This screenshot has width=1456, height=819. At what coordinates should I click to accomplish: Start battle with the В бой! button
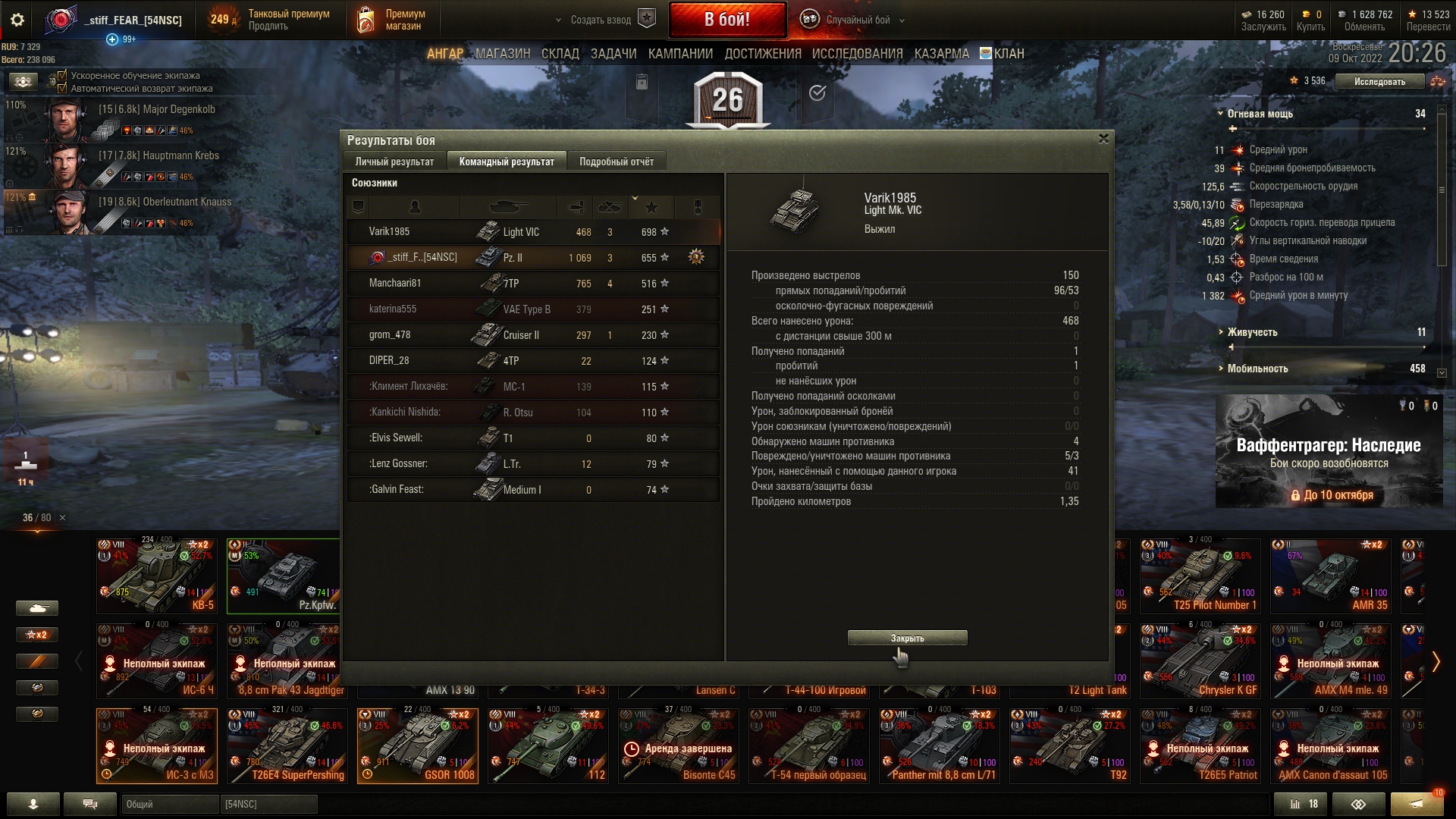tap(726, 20)
